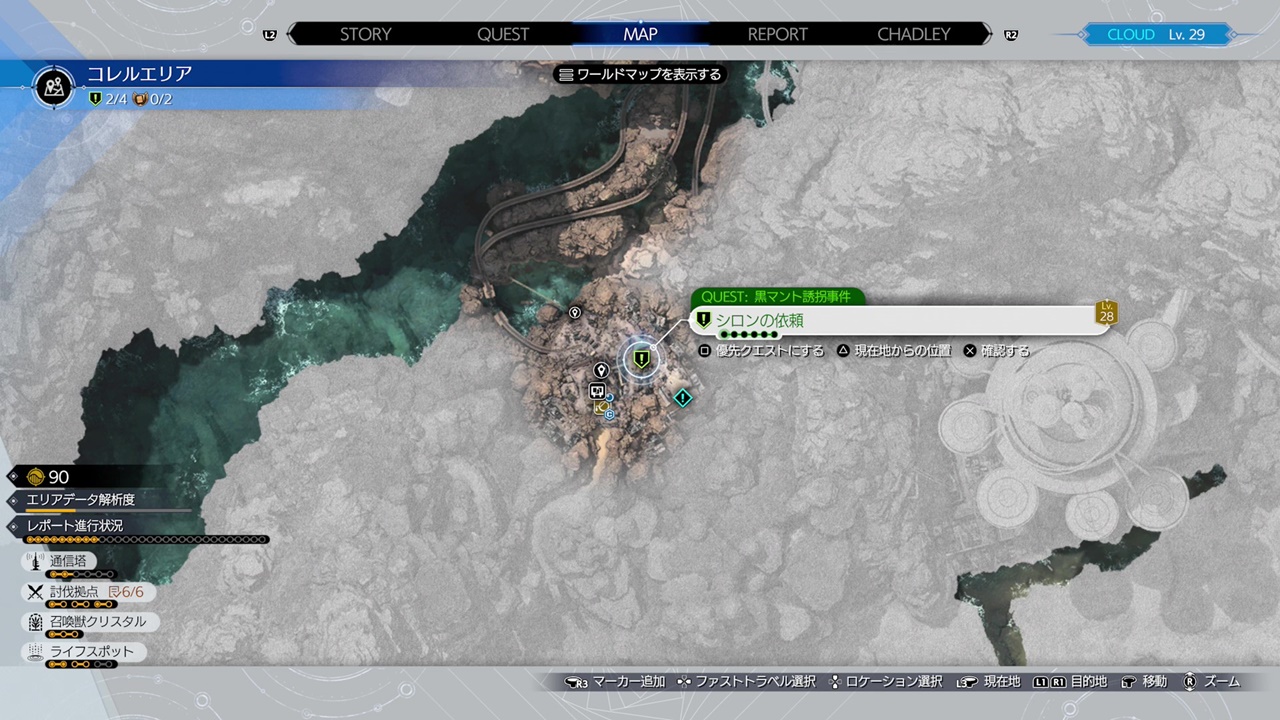Open the CHADLEY tab

914,34
